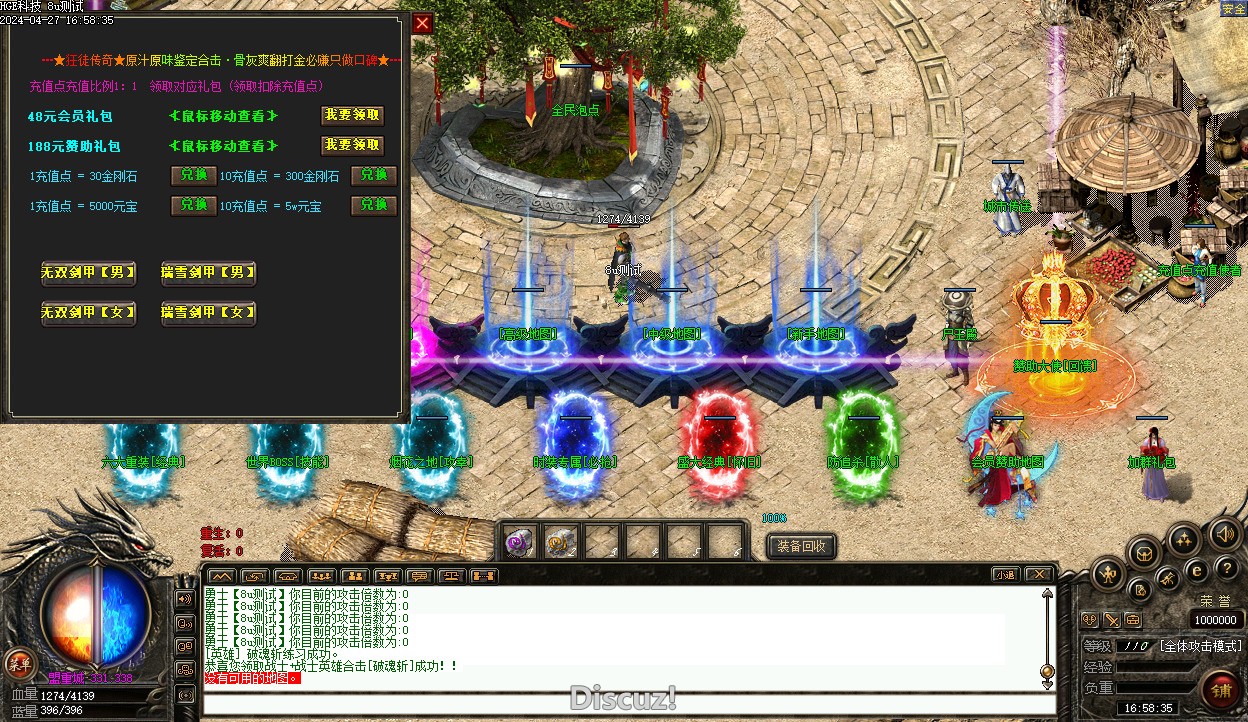Exchange 1 recharge point for 5000元宝
1248x722 pixels.
click(x=193, y=206)
